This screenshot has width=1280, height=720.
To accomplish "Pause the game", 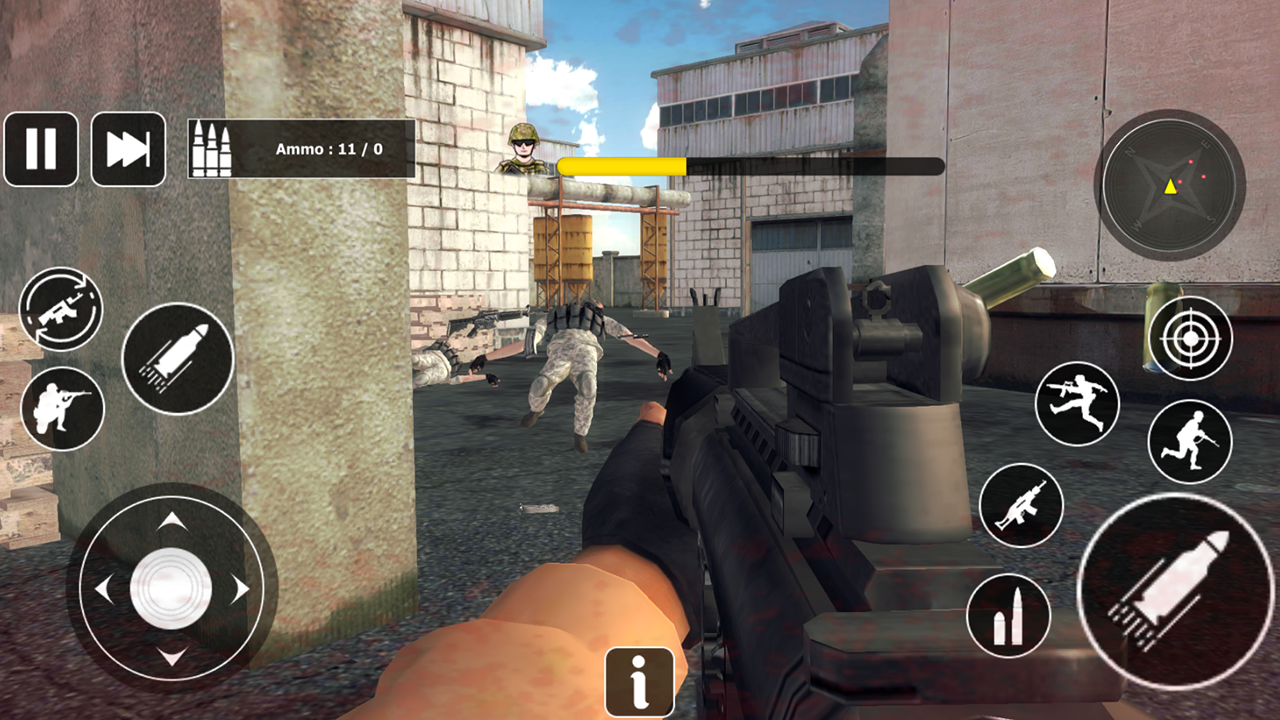I will (41, 148).
